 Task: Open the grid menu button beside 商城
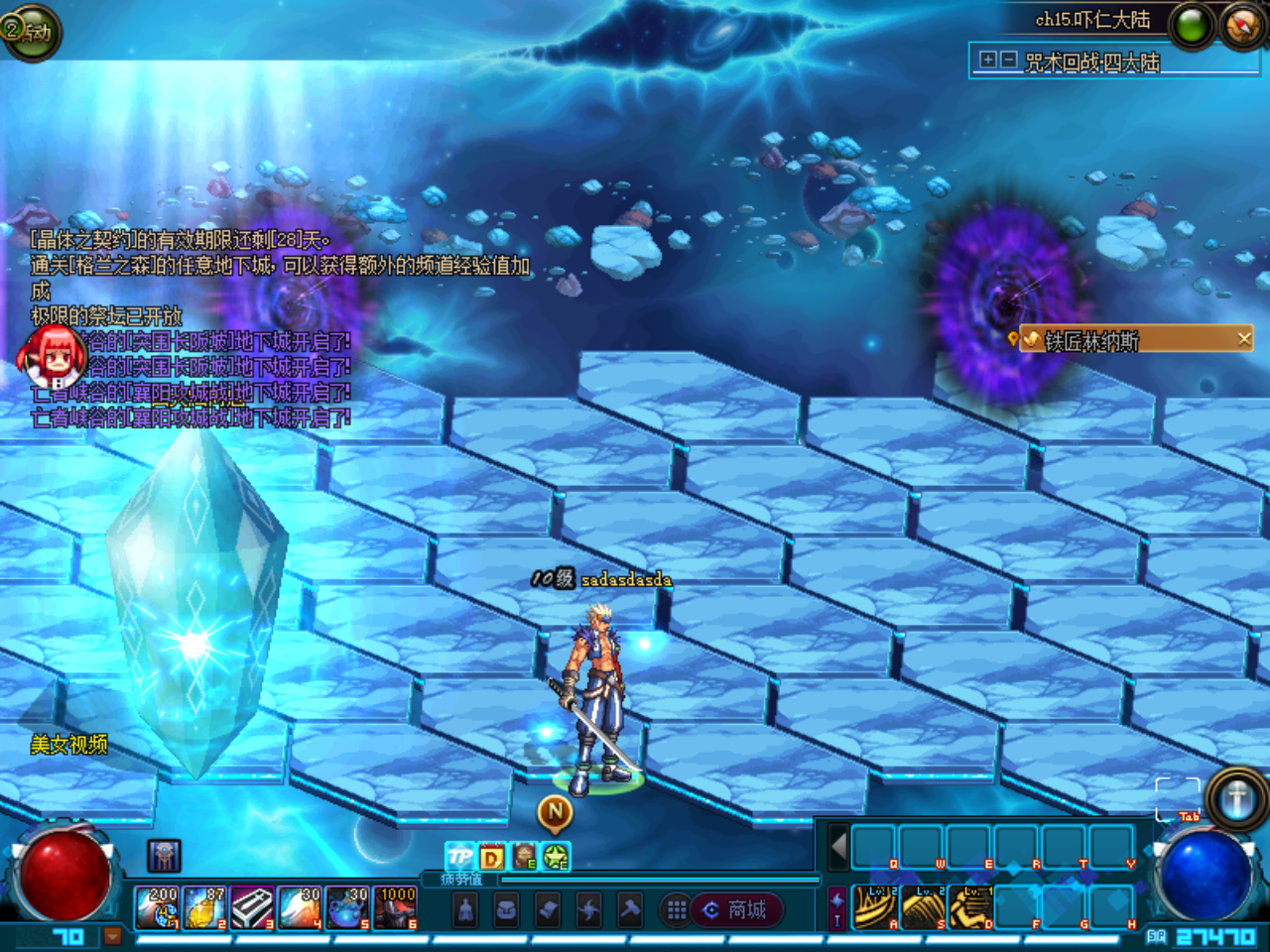pos(677,909)
